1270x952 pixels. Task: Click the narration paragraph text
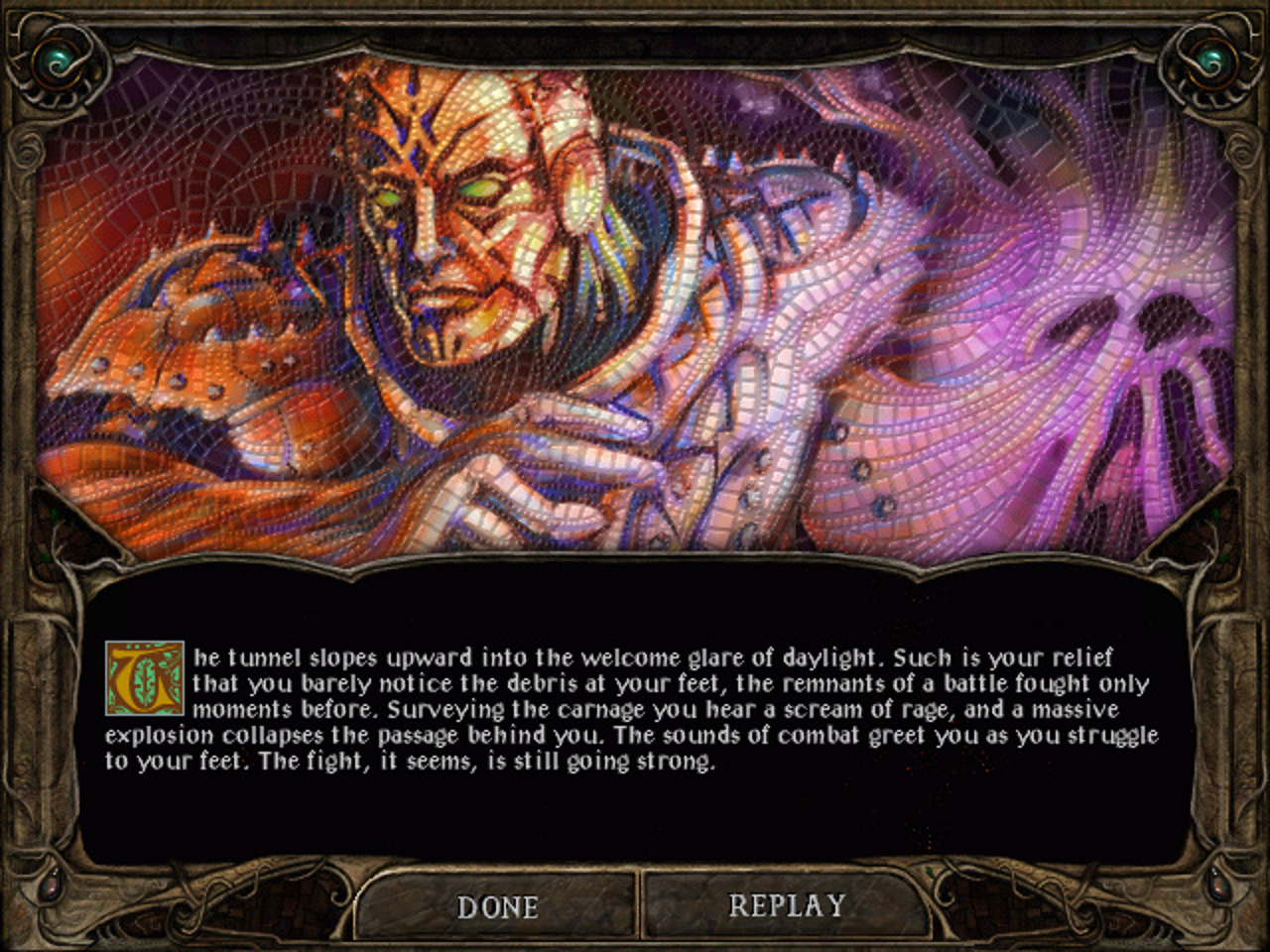coord(635,709)
